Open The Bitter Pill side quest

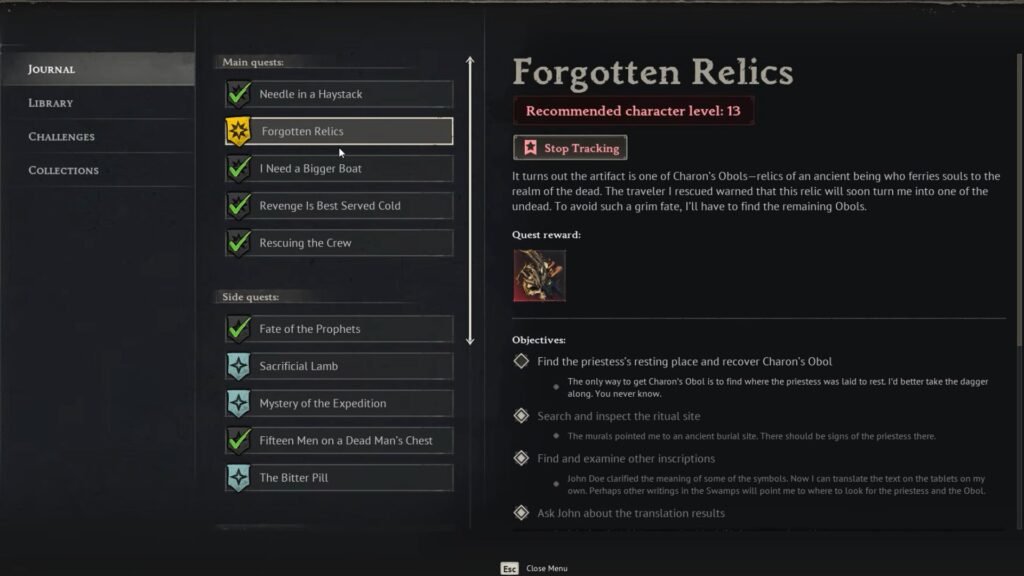tap(338, 478)
